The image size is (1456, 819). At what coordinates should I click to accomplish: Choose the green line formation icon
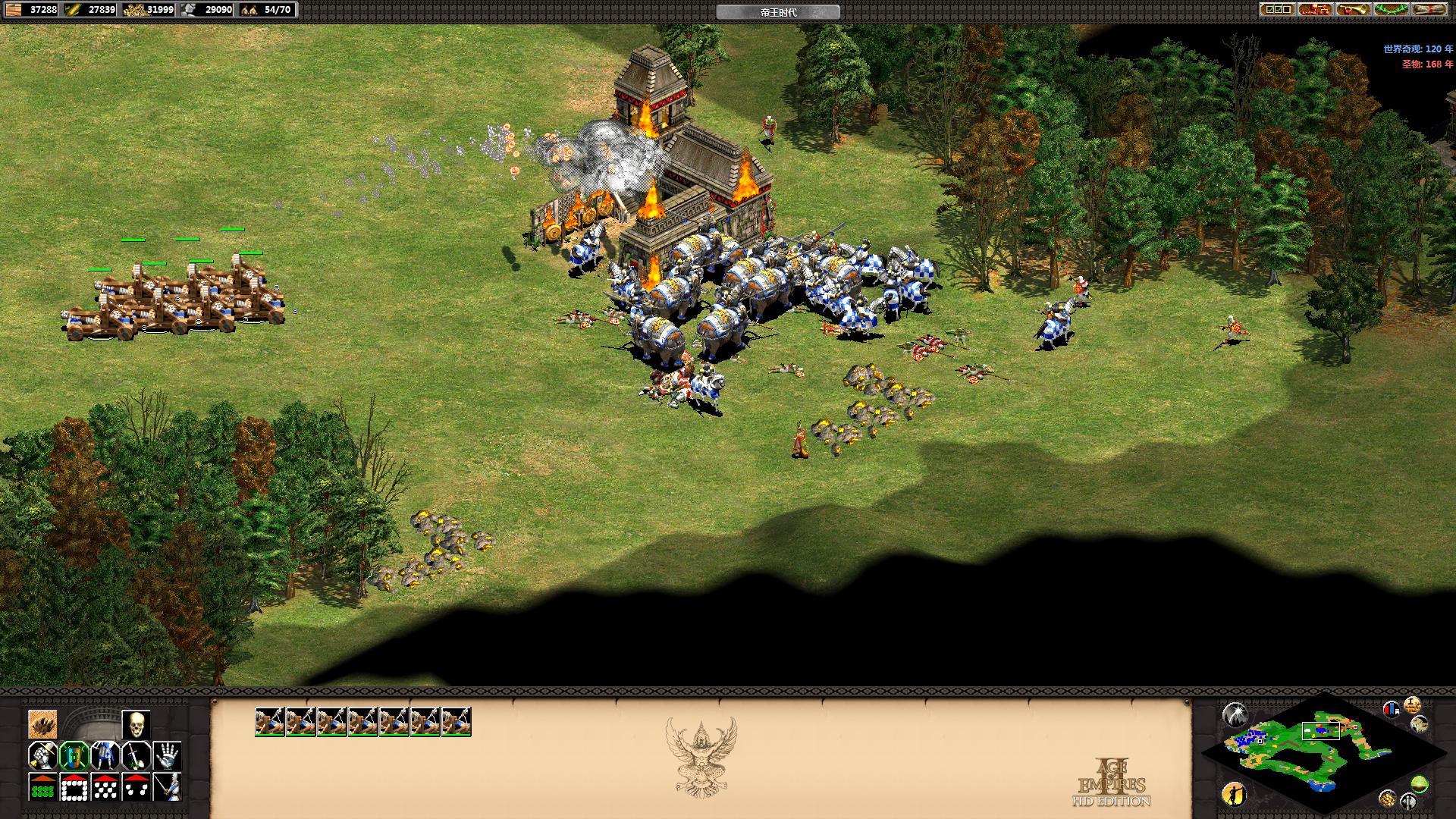[42, 787]
